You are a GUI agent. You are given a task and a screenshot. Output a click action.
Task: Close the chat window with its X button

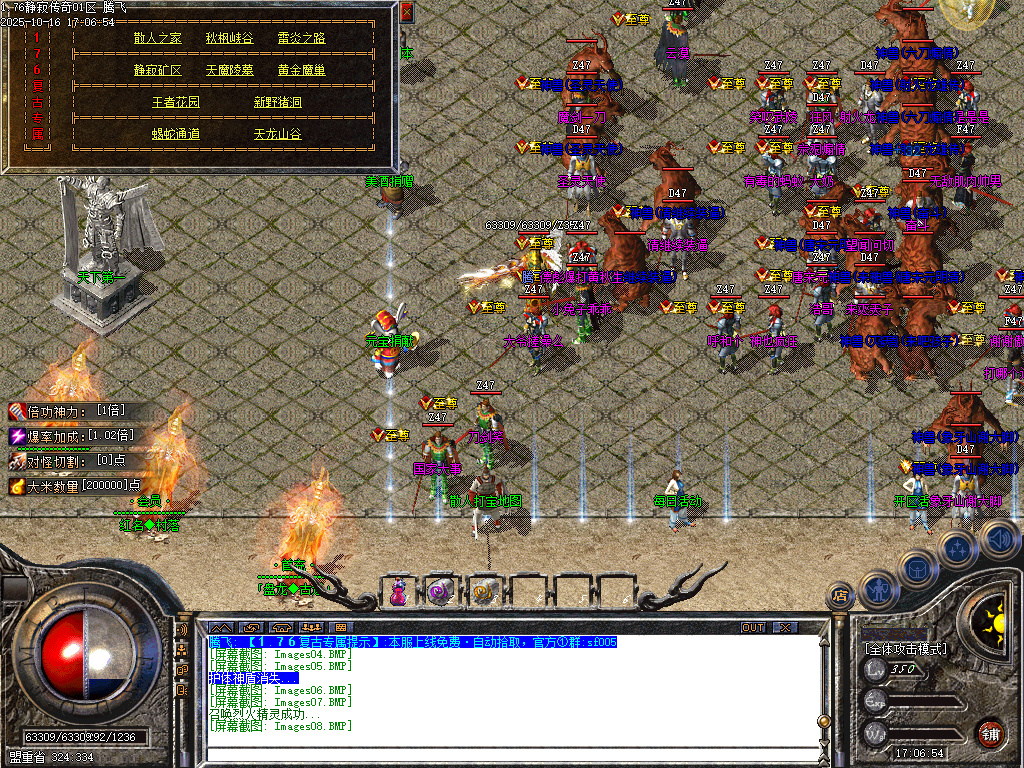tap(786, 627)
